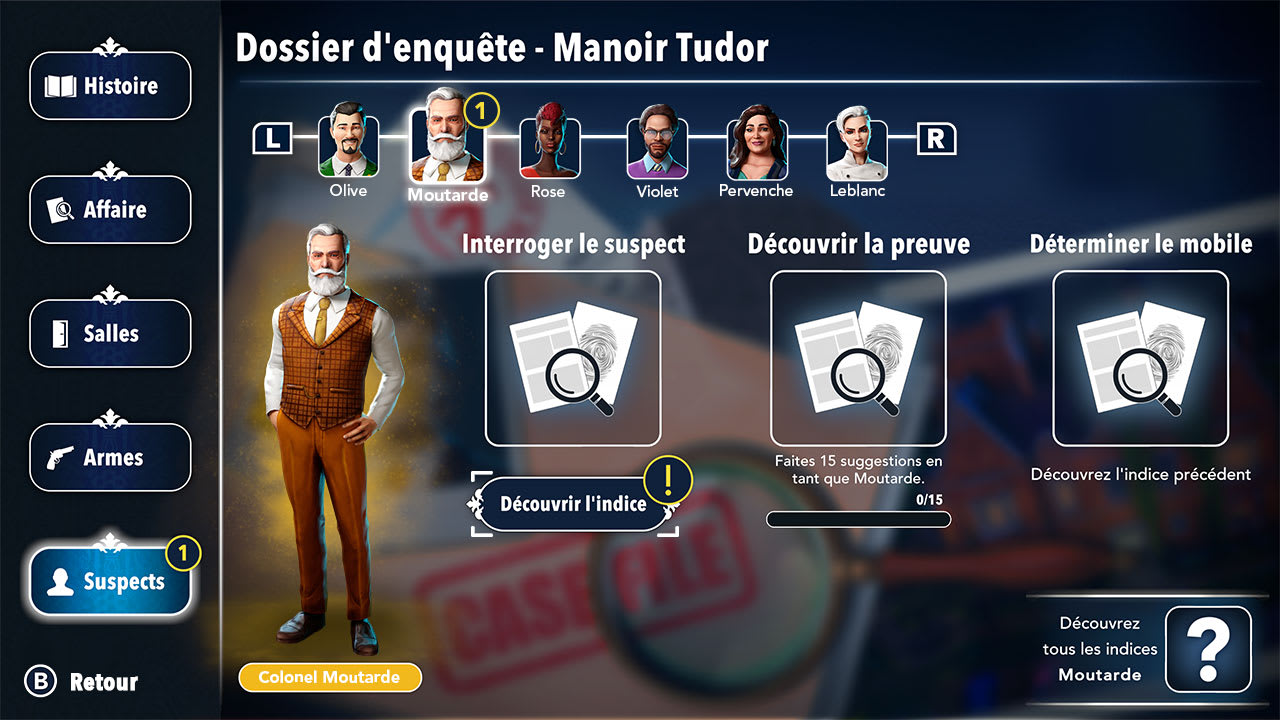Screen dimensions: 1280x720
Task: Open the Découvrir la preuve evidence icon
Action: click(x=855, y=358)
